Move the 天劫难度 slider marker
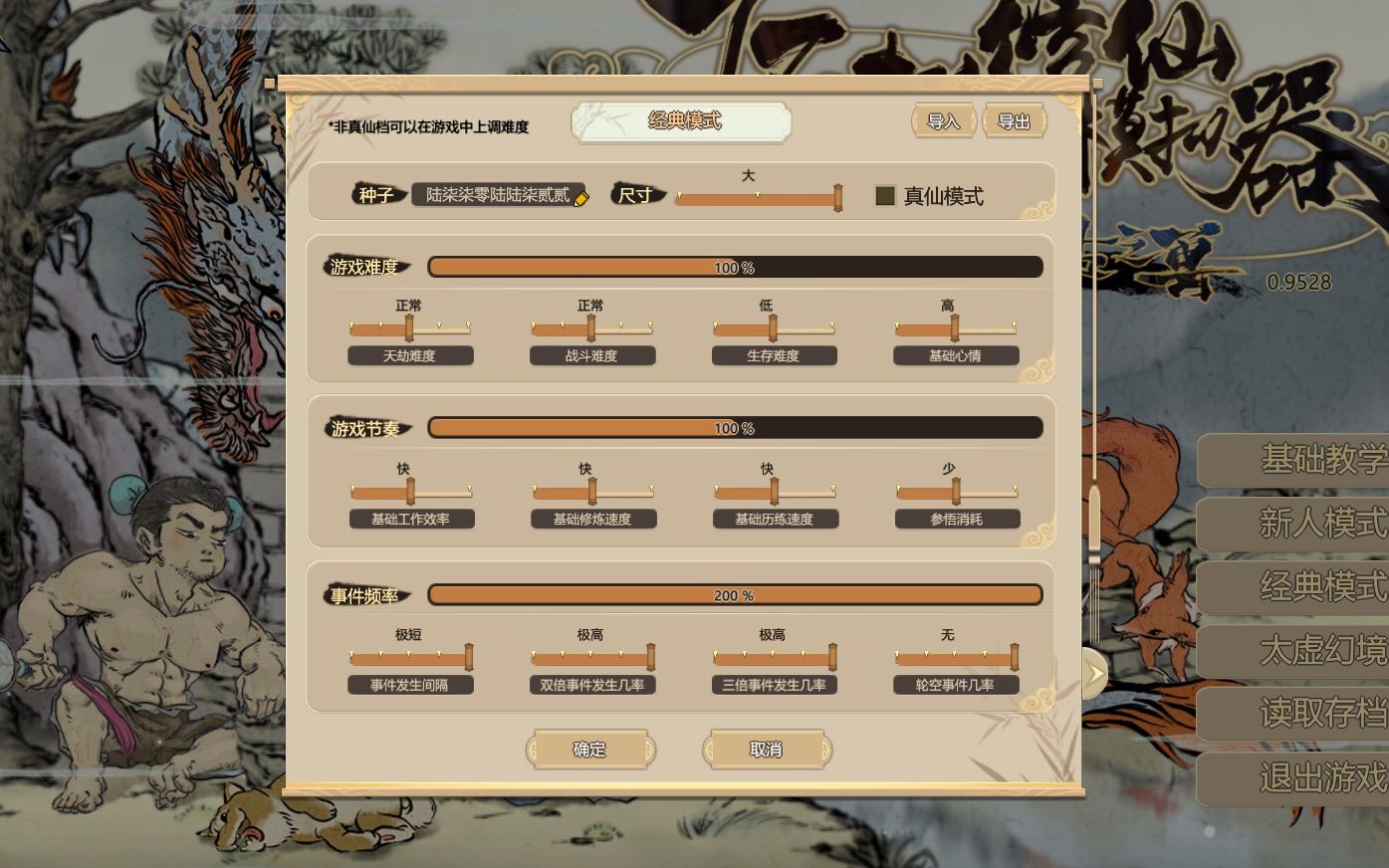1389x868 pixels. (x=411, y=328)
